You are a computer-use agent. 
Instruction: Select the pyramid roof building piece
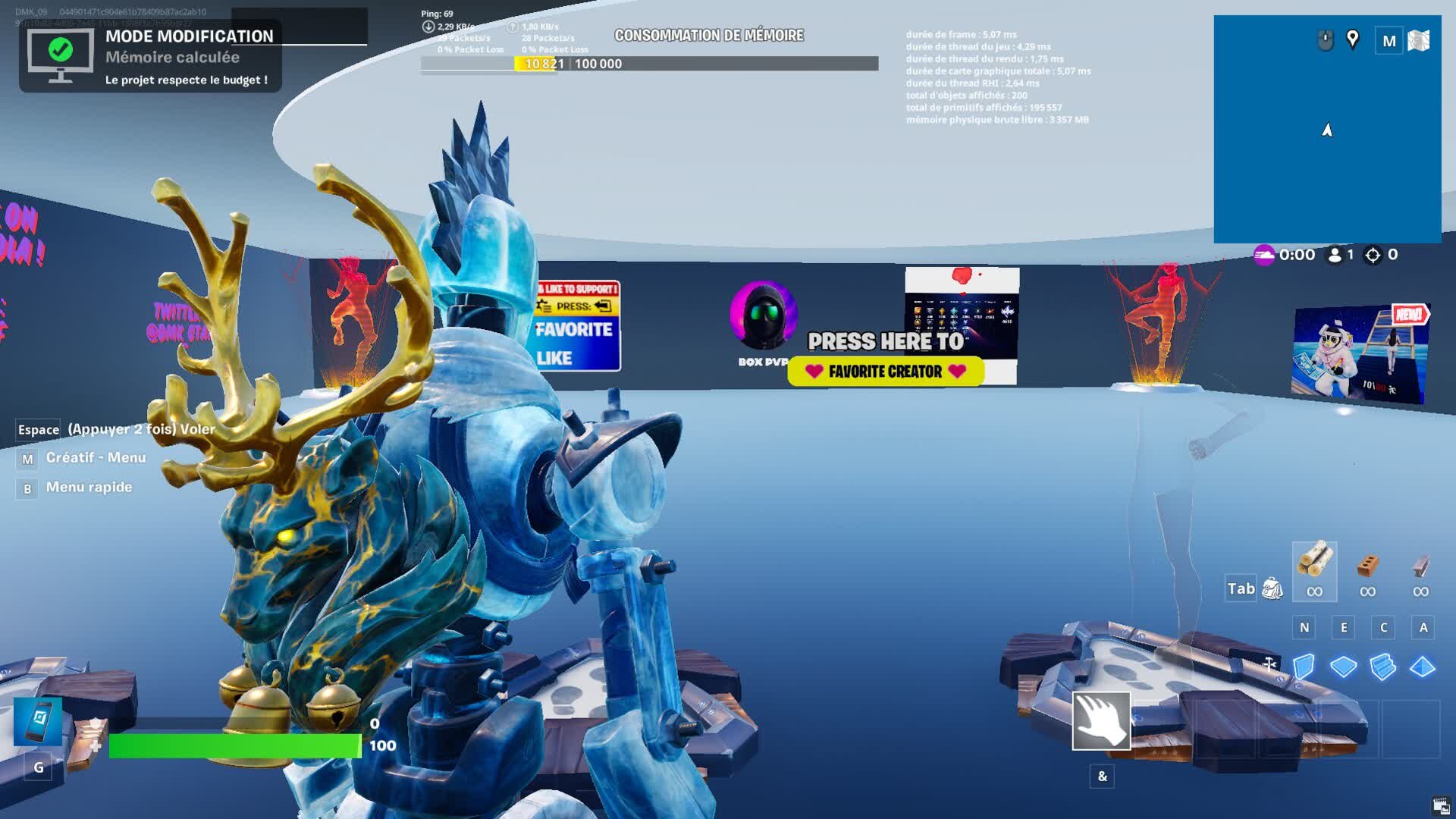point(1422,667)
